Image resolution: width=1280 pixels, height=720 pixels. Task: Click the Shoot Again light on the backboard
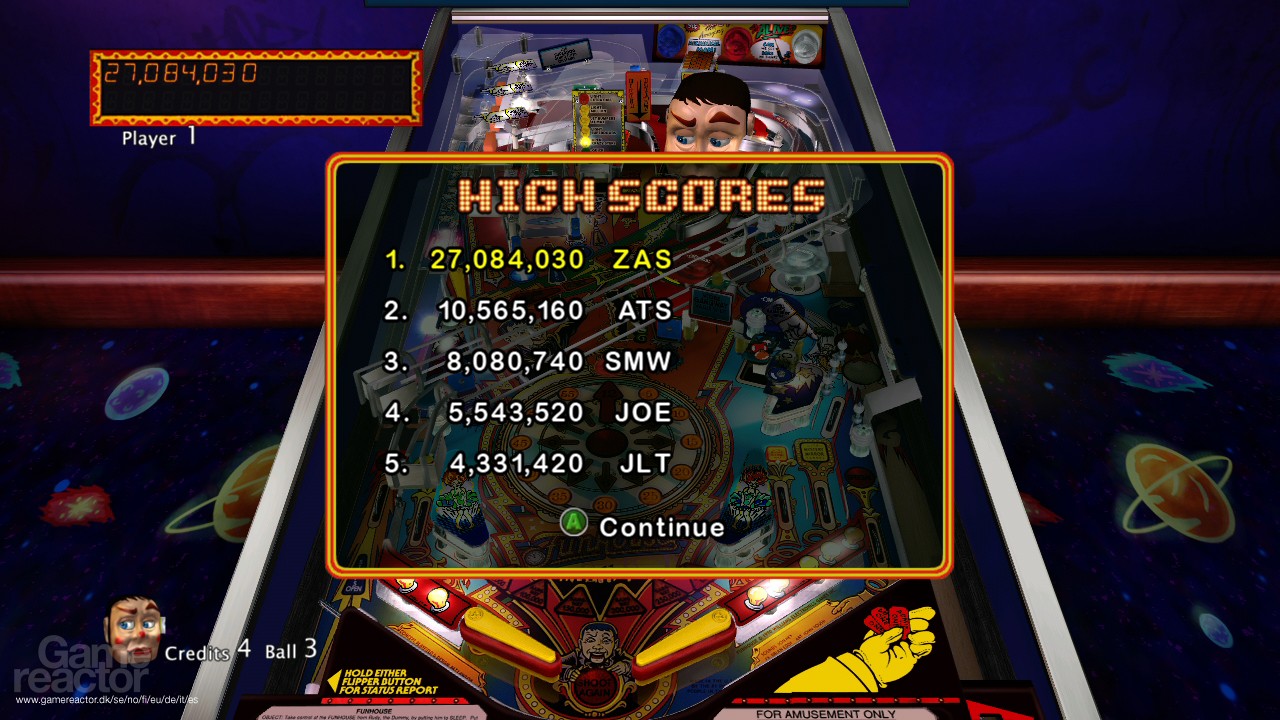[594, 686]
